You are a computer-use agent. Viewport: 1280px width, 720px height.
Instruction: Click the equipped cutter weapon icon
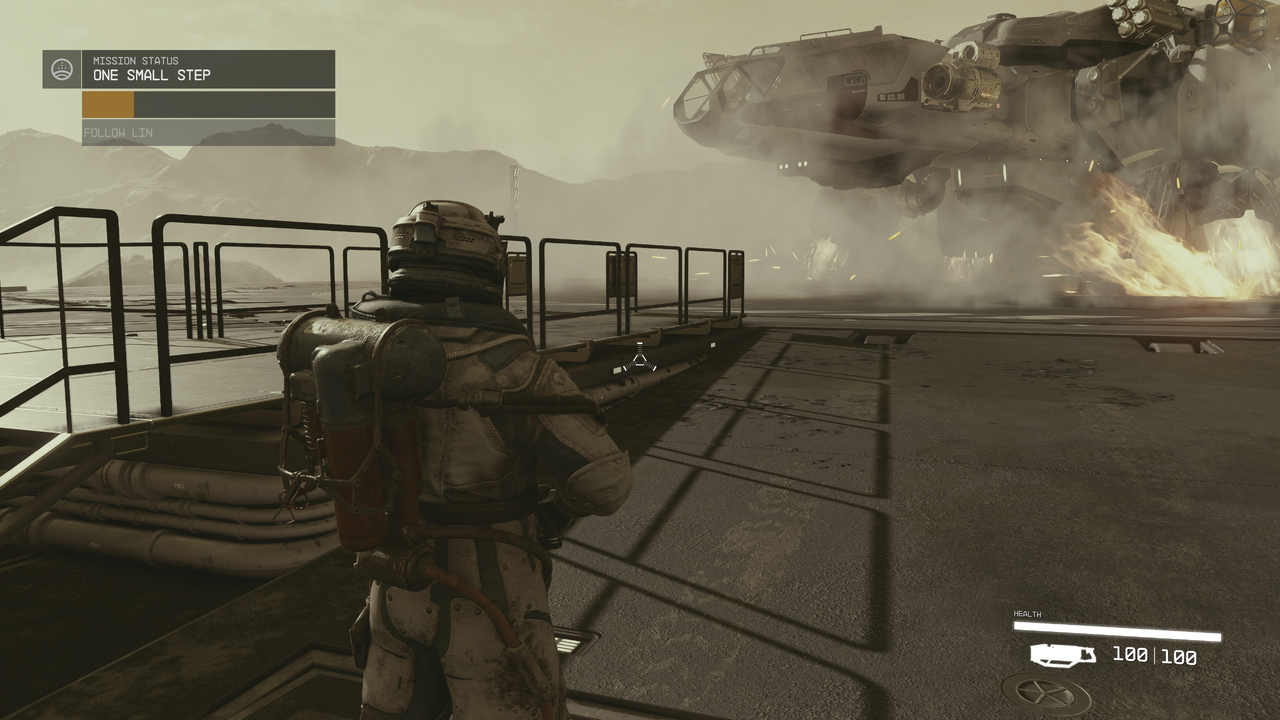point(1062,655)
